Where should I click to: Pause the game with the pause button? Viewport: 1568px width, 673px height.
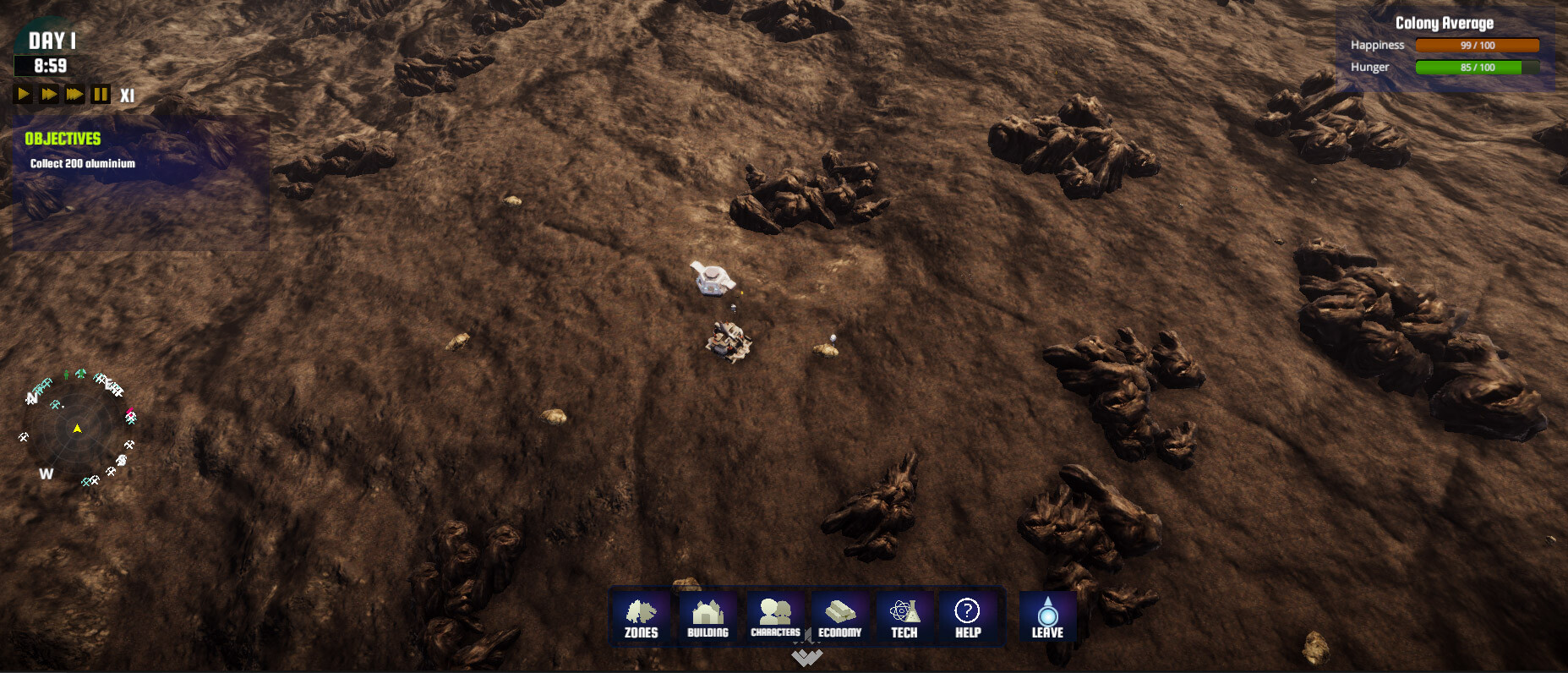(x=101, y=94)
